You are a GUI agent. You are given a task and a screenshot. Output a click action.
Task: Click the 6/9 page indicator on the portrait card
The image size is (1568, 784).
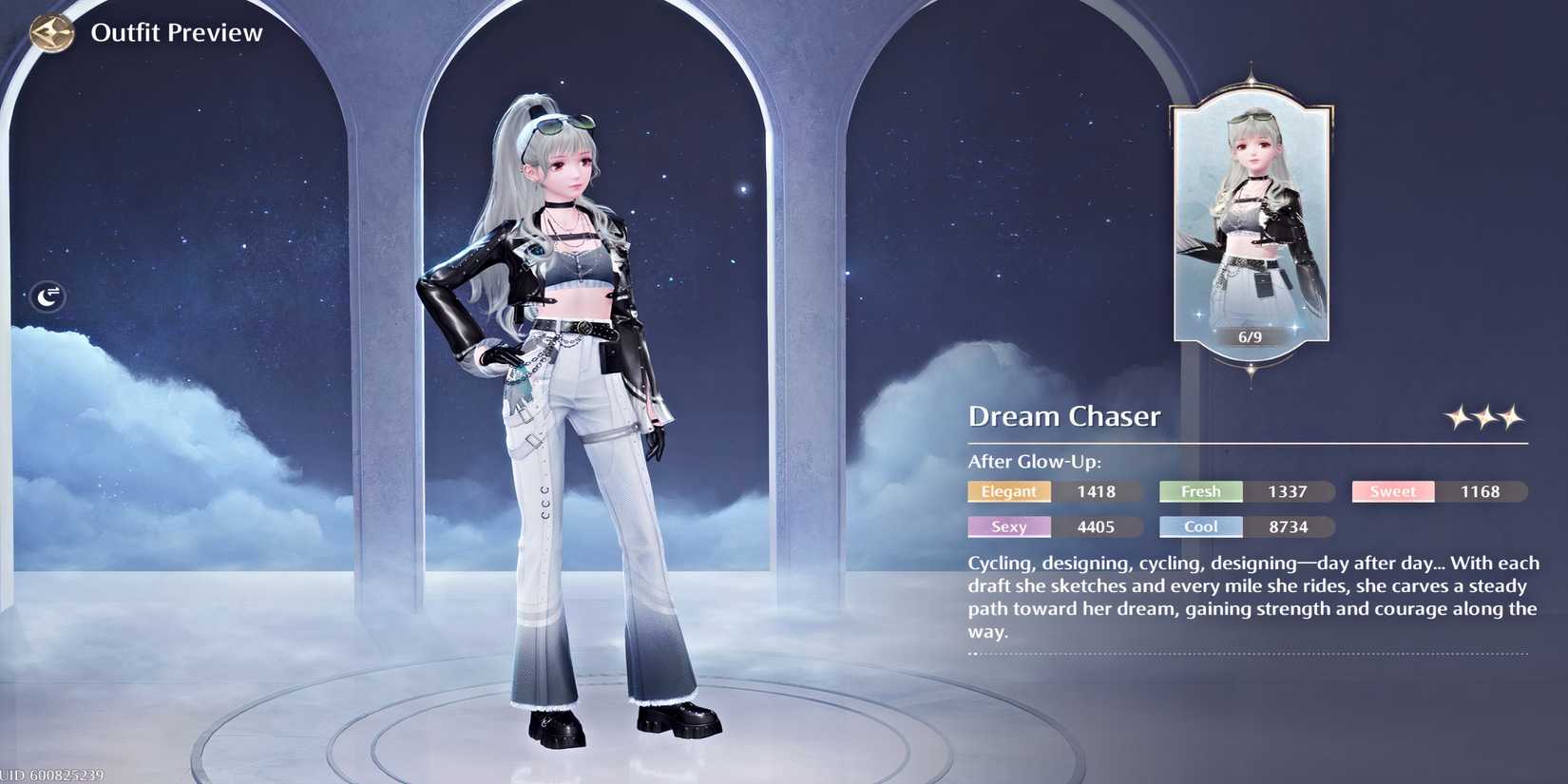tap(1250, 335)
